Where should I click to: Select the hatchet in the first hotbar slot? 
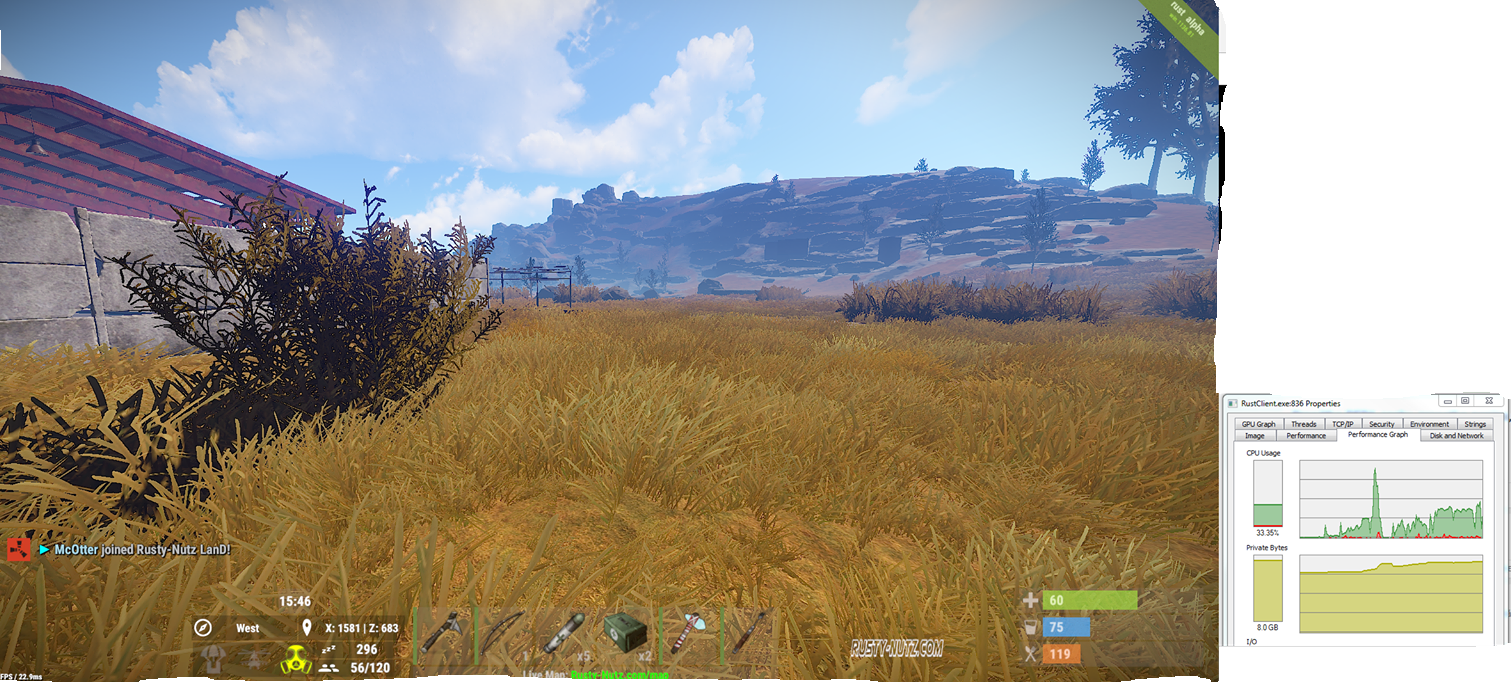[x=442, y=634]
